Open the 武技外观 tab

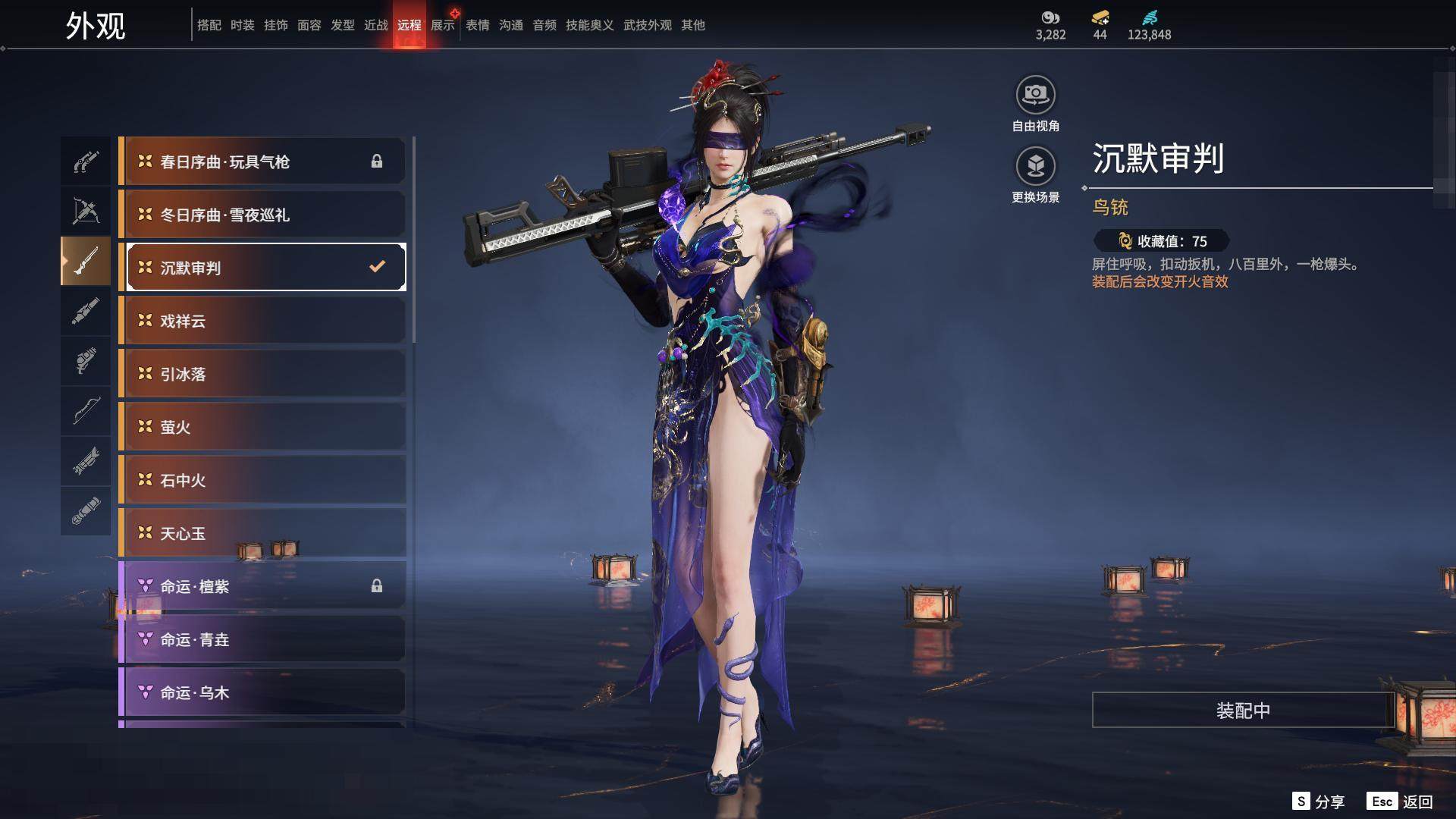point(648,25)
